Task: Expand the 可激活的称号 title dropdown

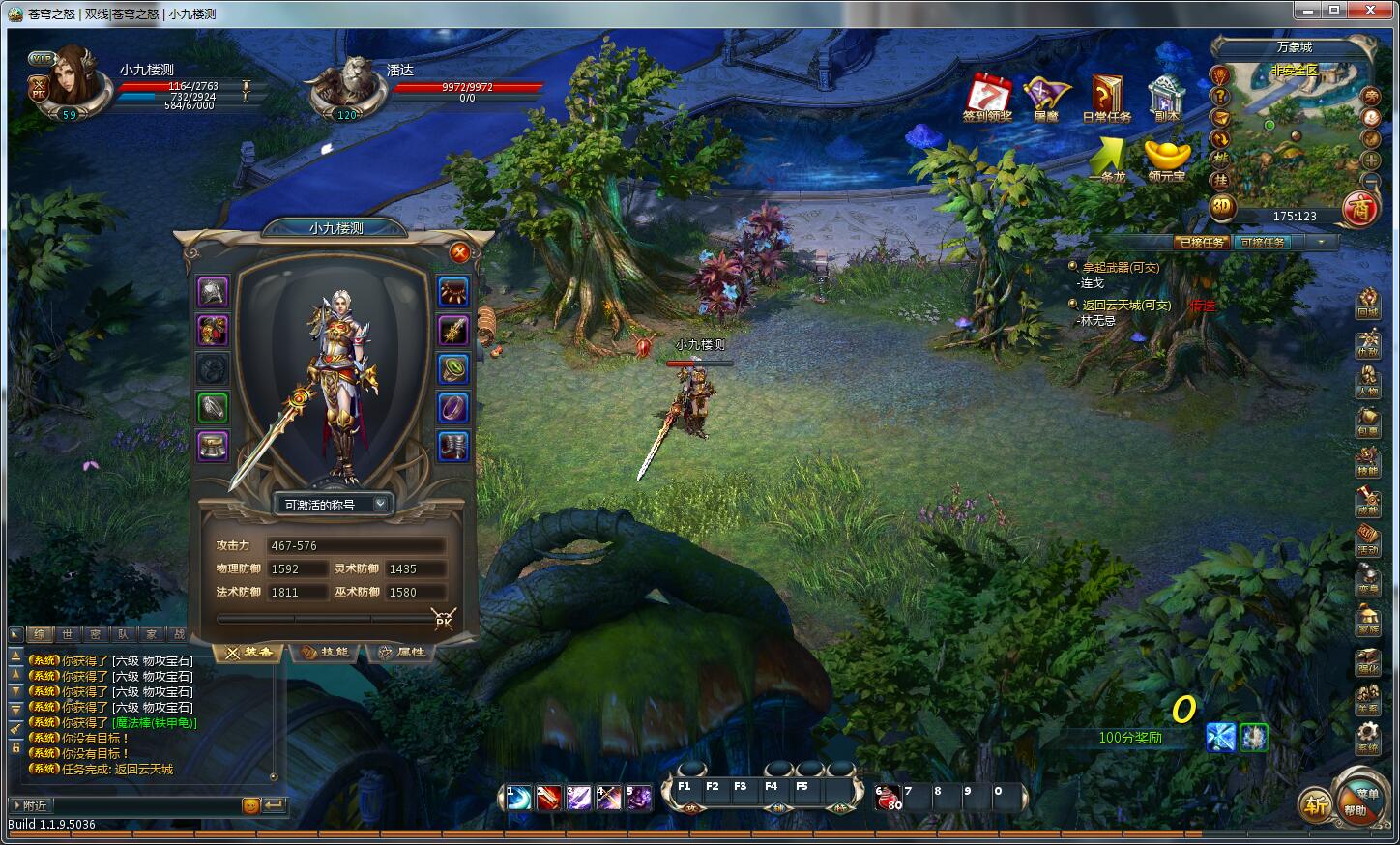Action: (x=380, y=504)
